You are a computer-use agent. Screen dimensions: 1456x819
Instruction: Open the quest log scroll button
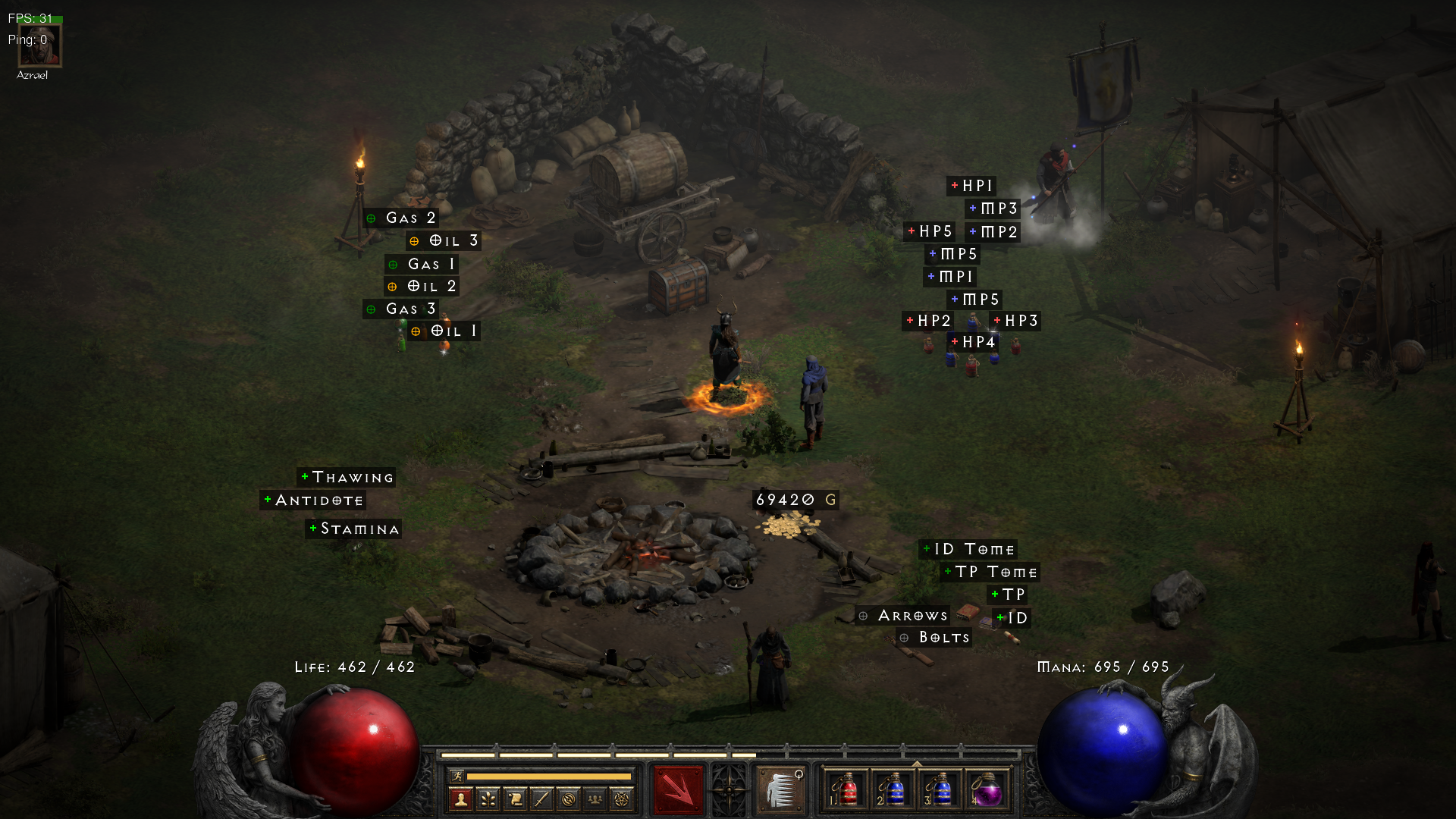coord(515,799)
